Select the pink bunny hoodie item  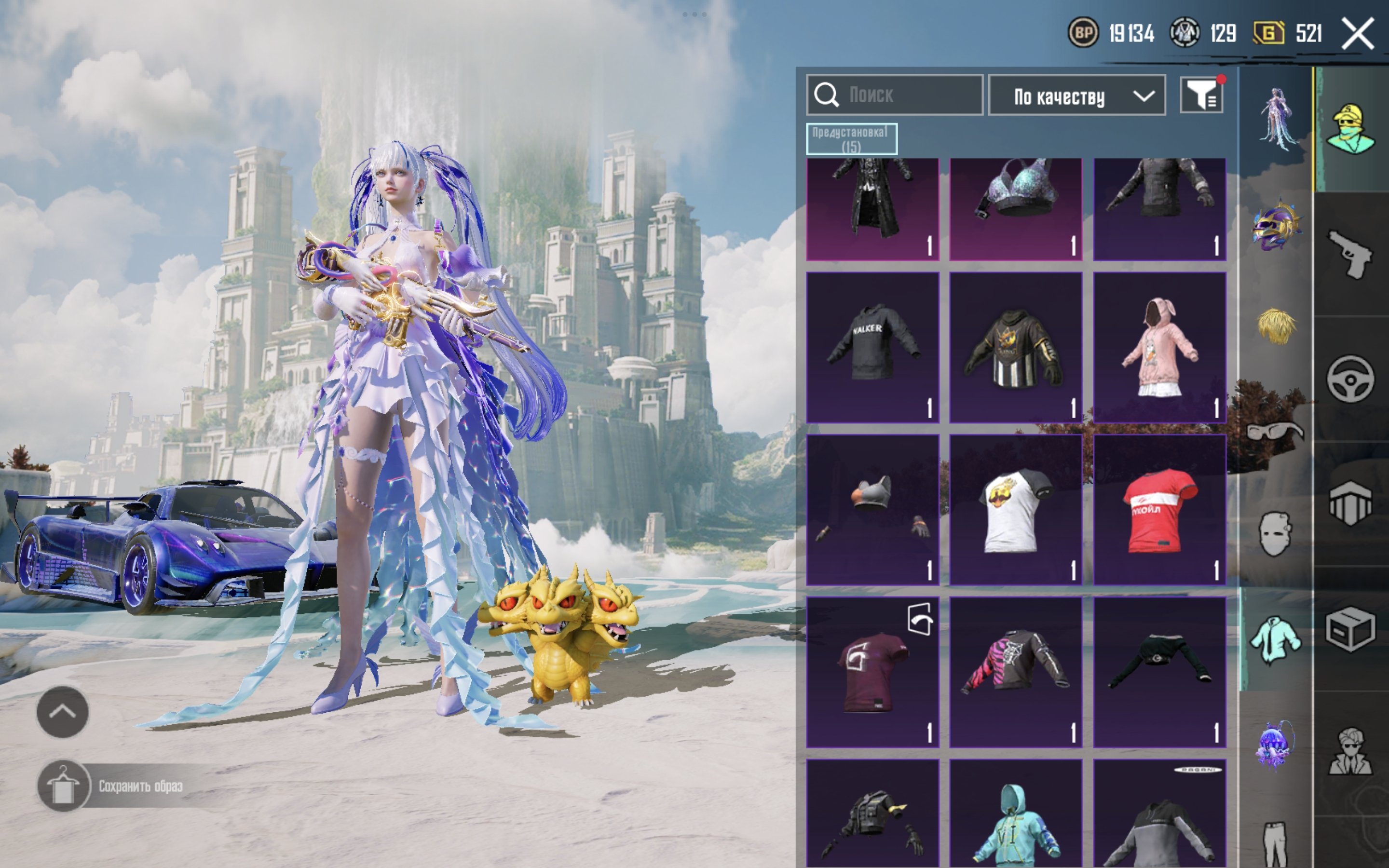1159,347
